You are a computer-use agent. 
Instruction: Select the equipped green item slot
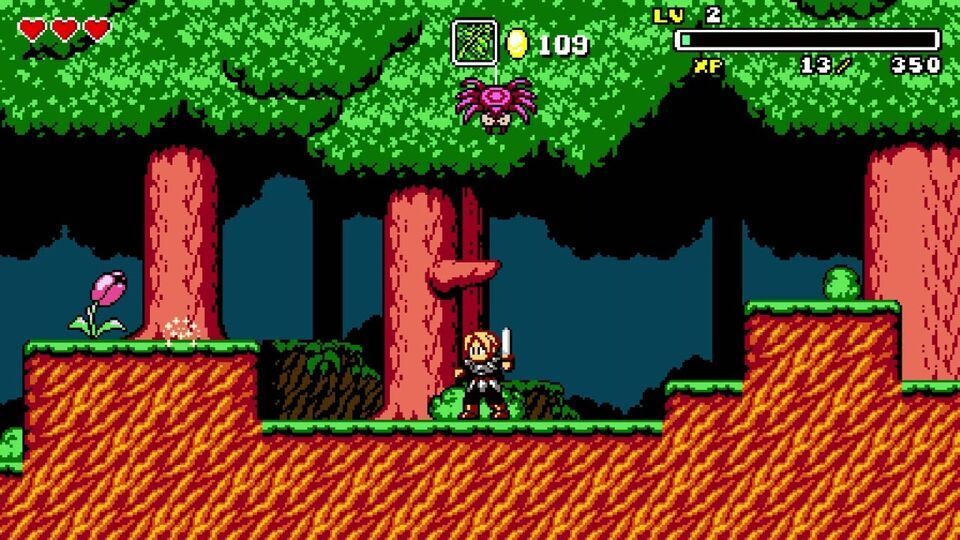pyautogui.click(x=474, y=43)
